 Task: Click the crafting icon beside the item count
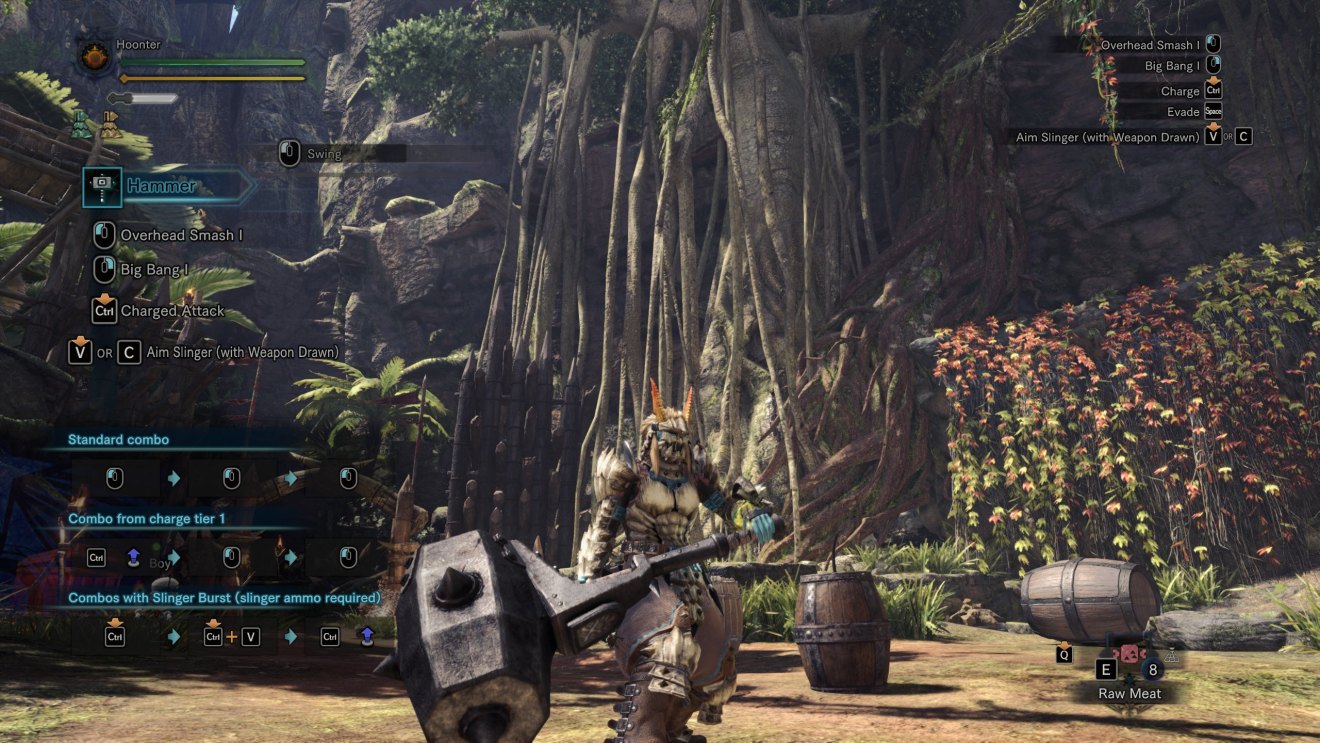(x=1173, y=655)
